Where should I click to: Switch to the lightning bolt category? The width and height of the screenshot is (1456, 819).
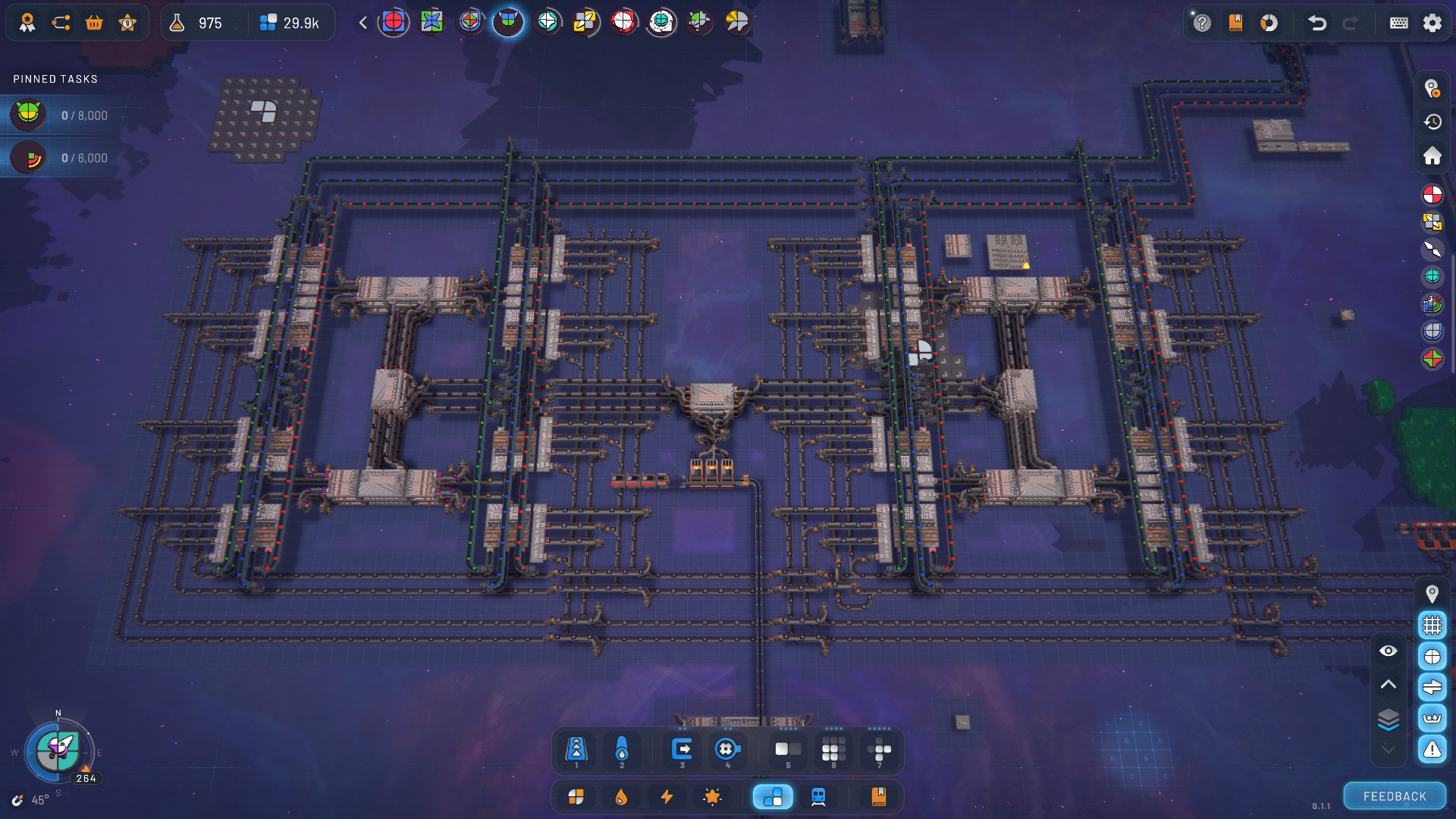click(x=667, y=797)
